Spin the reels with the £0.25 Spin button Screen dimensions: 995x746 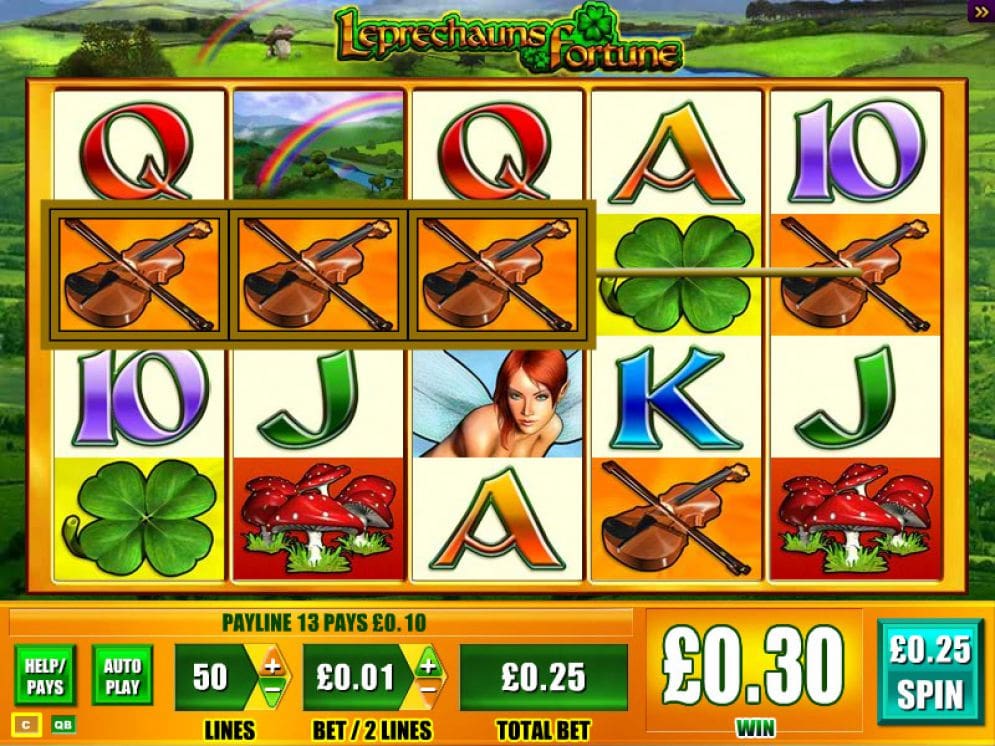pos(929,670)
